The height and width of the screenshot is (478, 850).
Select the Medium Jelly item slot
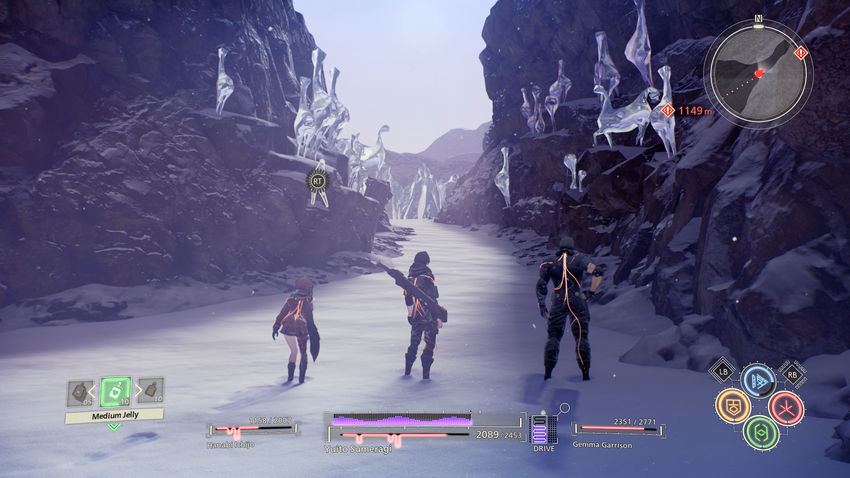click(115, 391)
